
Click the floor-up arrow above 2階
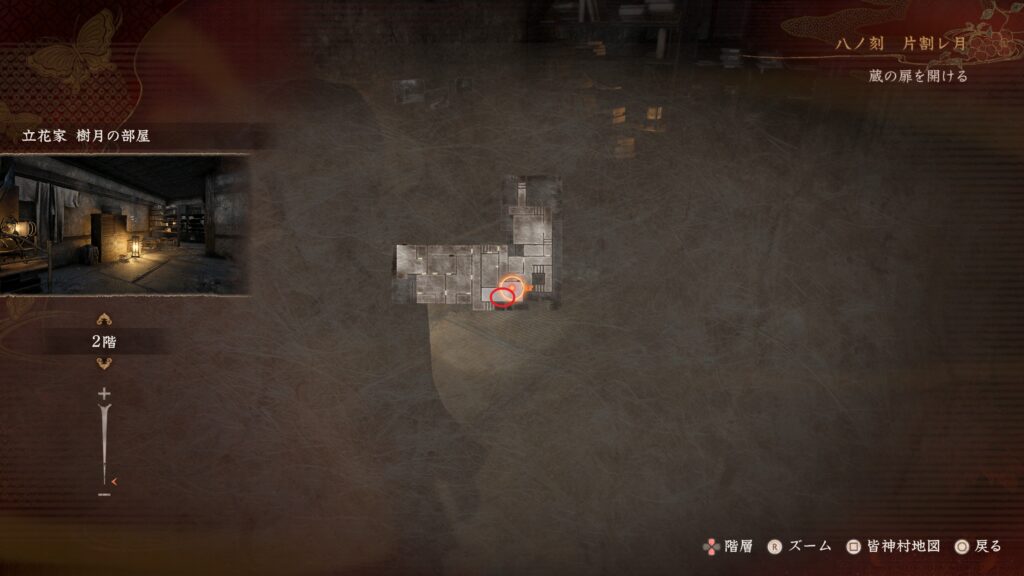(x=104, y=320)
